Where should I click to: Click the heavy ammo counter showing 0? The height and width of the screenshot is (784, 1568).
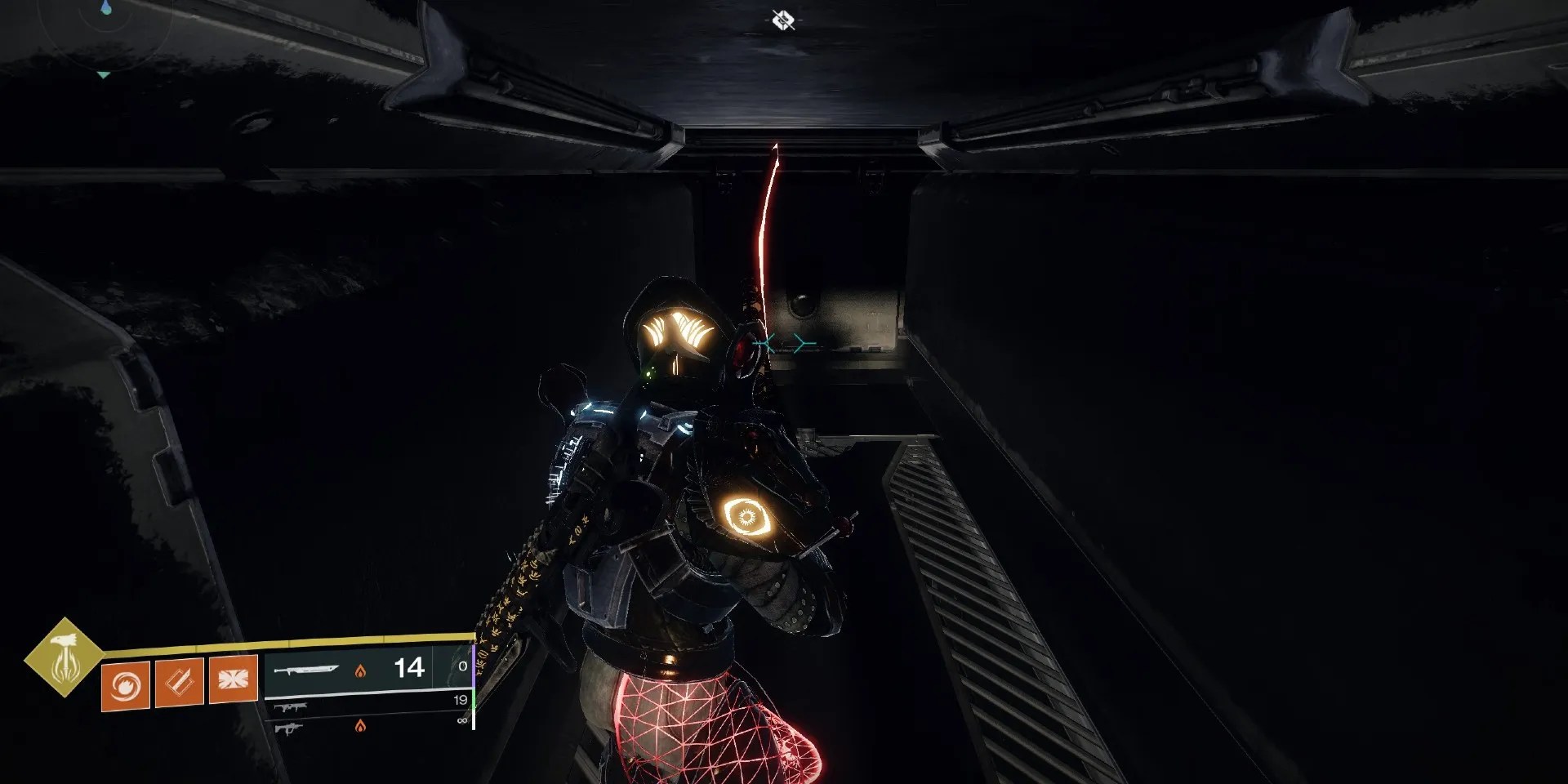tap(462, 666)
